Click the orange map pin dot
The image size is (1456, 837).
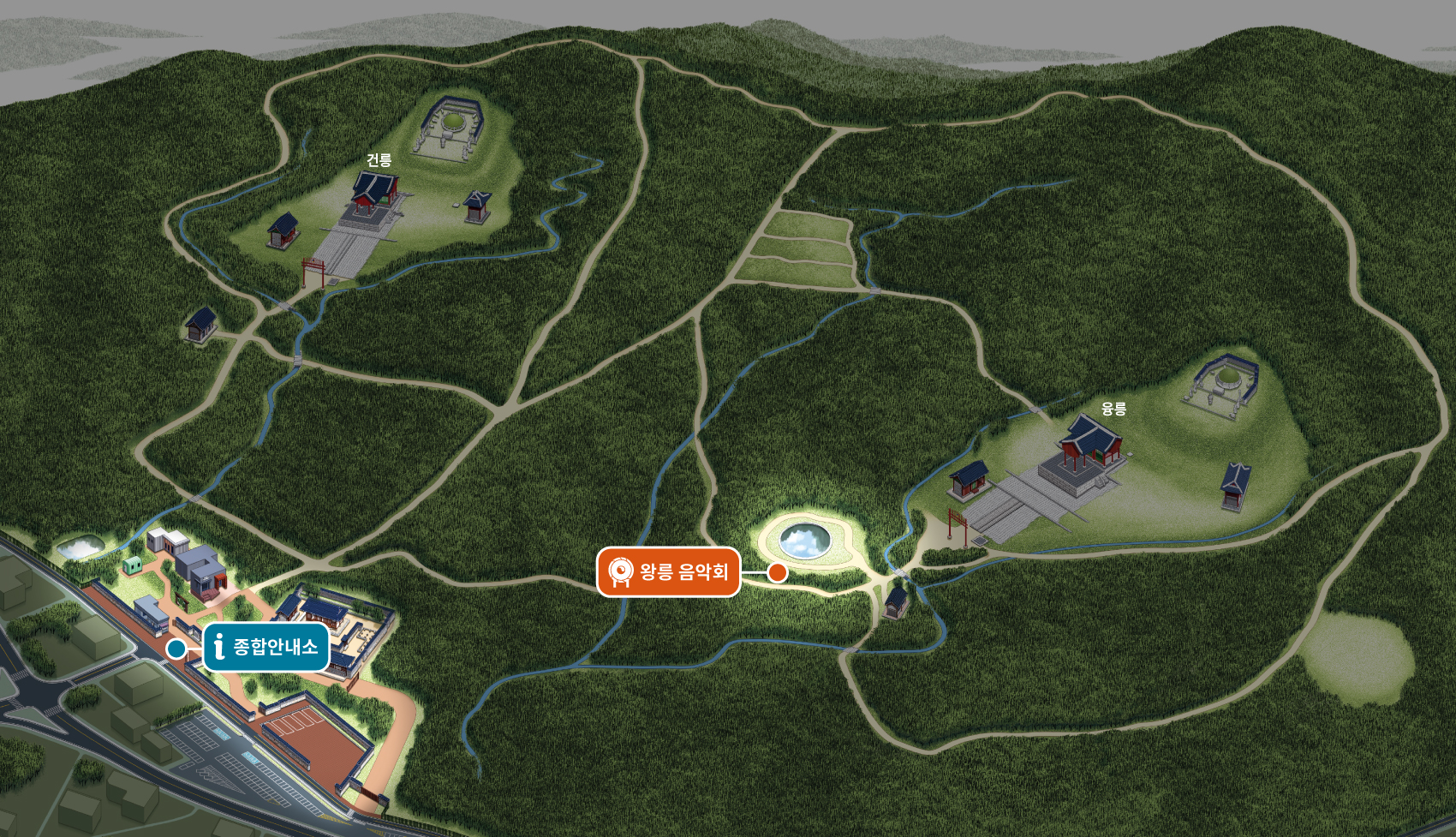(x=777, y=572)
